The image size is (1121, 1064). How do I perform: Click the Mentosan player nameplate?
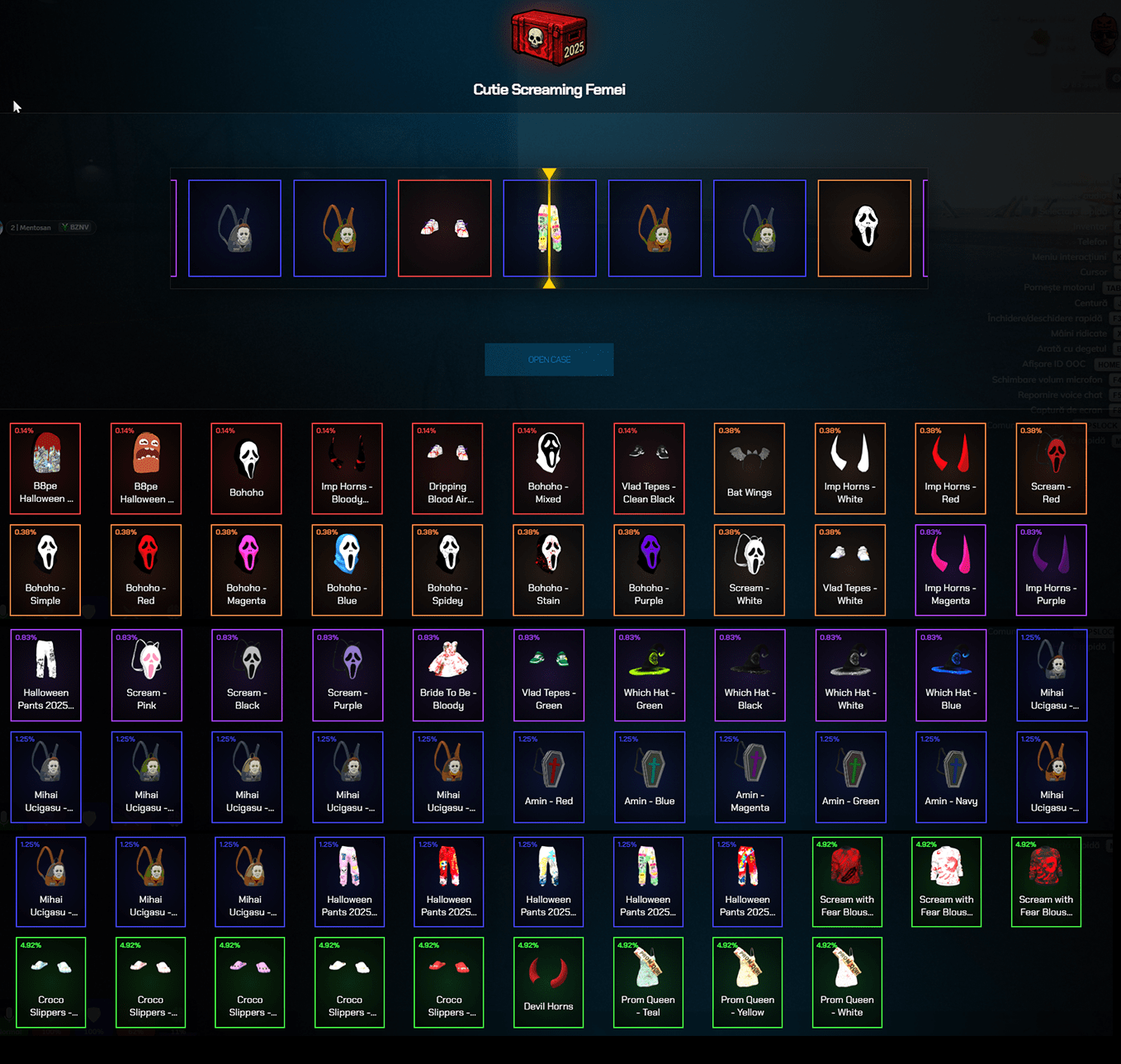click(31, 227)
